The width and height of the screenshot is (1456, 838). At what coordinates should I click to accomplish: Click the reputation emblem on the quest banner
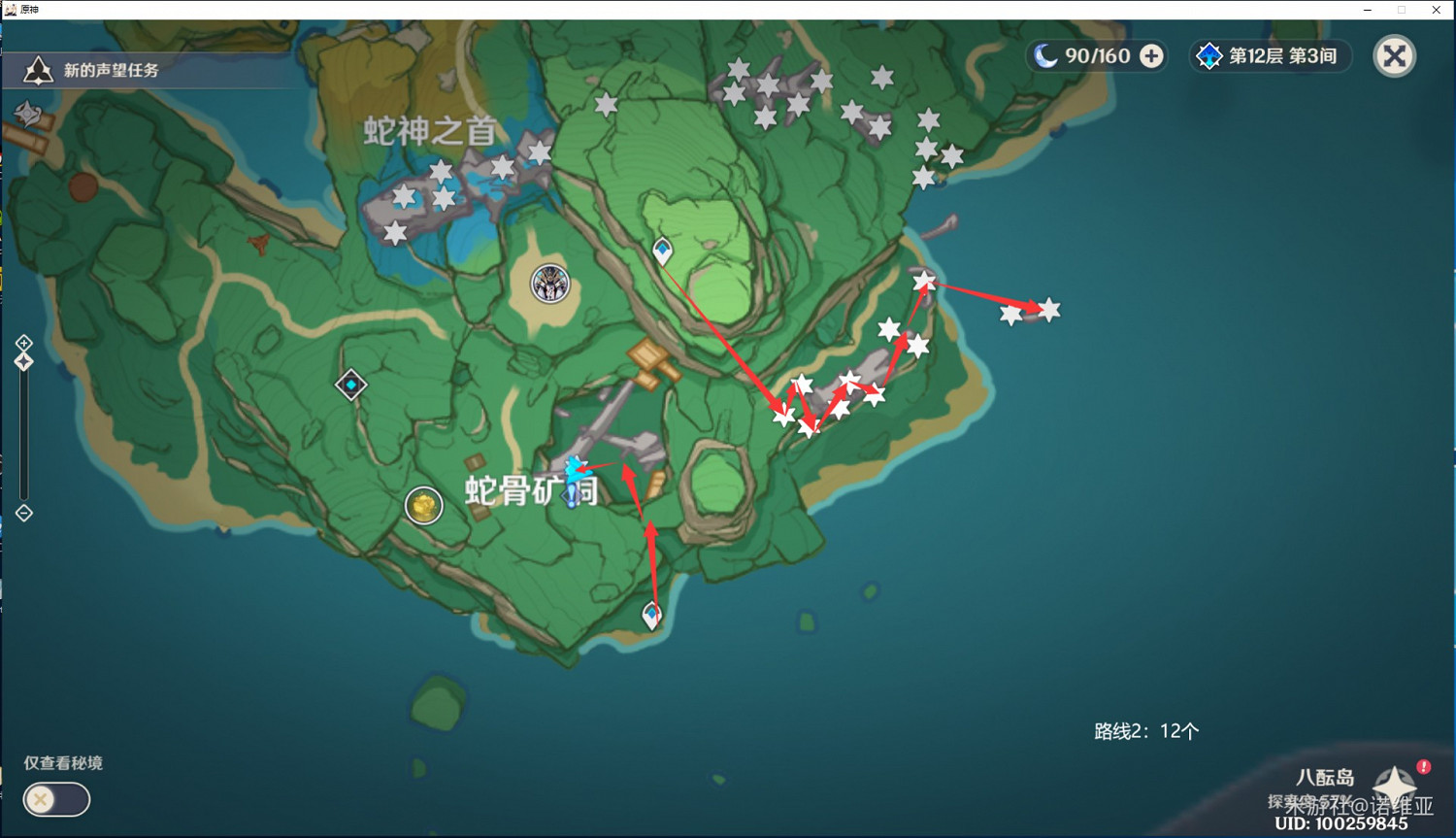tap(38, 69)
